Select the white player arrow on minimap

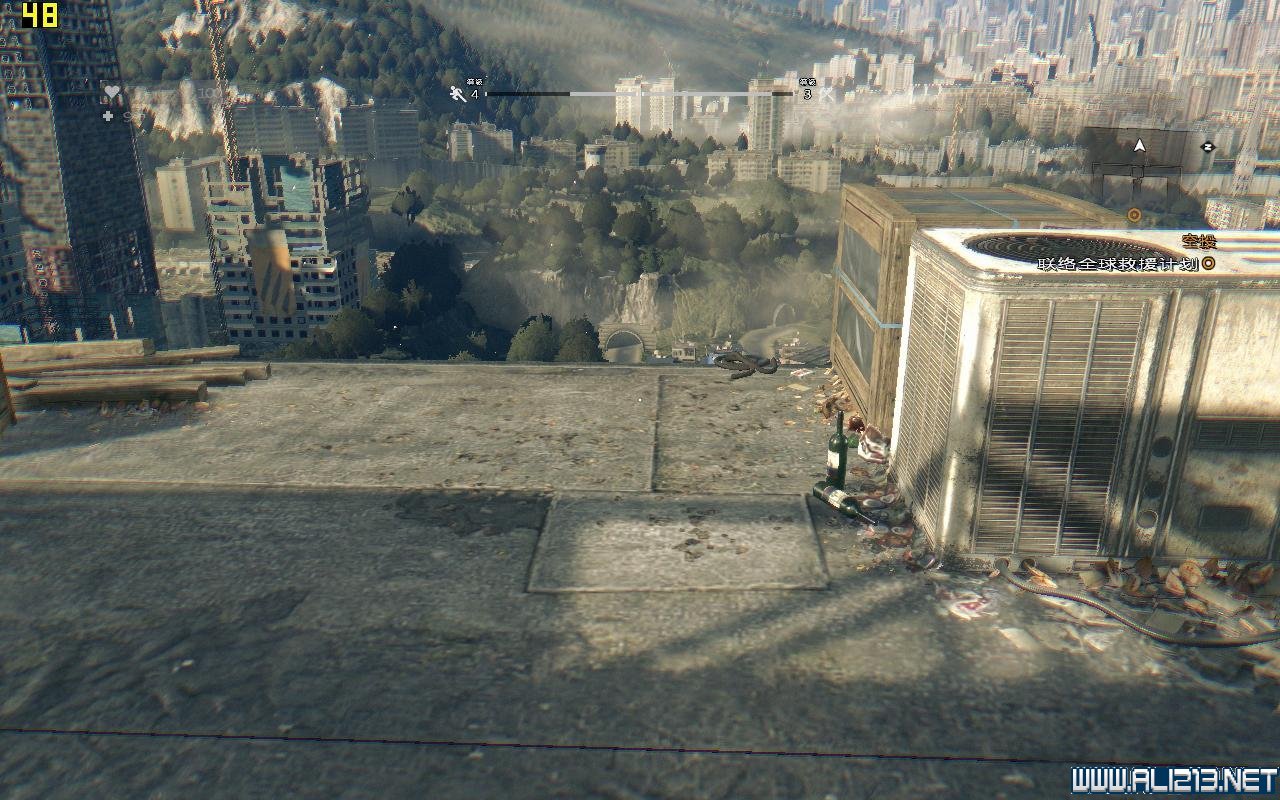(x=1138, y=146)
